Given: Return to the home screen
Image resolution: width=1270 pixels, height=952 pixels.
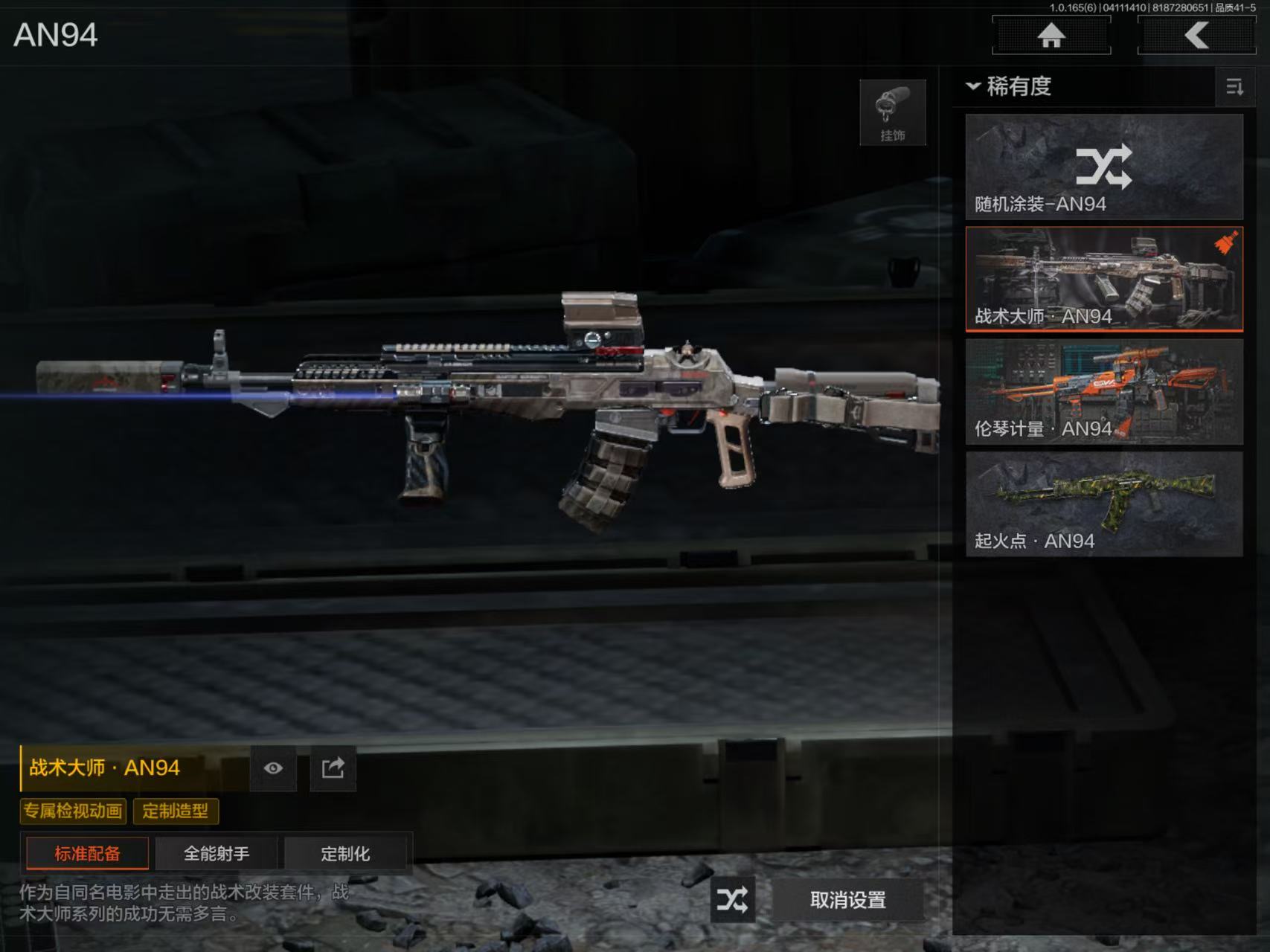Looking at the screenshot, I should click(x=1051, y=35).
